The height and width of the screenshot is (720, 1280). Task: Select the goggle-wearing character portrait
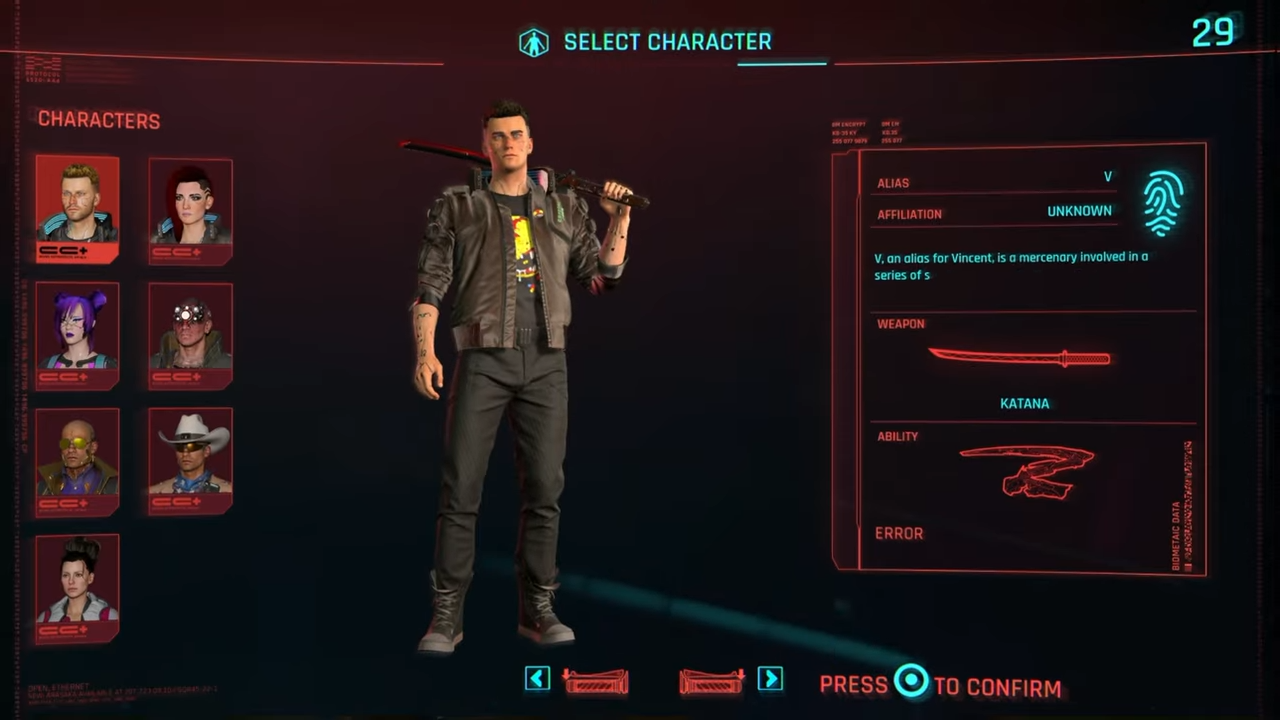pyautogui.click(x=190, y=333)
